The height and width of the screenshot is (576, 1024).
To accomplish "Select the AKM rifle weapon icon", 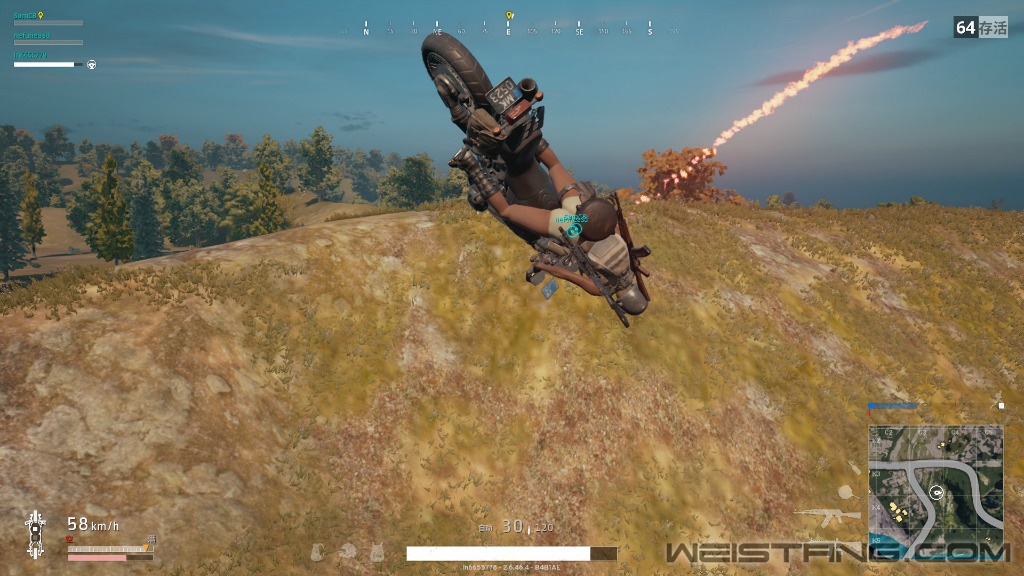I will tap(826, 516).
